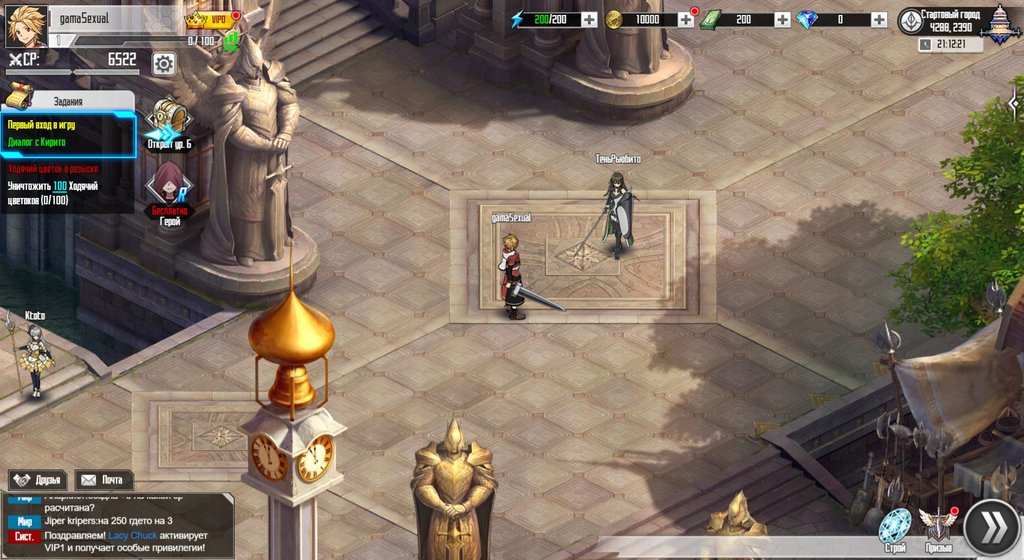Open the Задания quest panel header
The height and width of the screenshot is (560, 1024).
coord(68,100)
